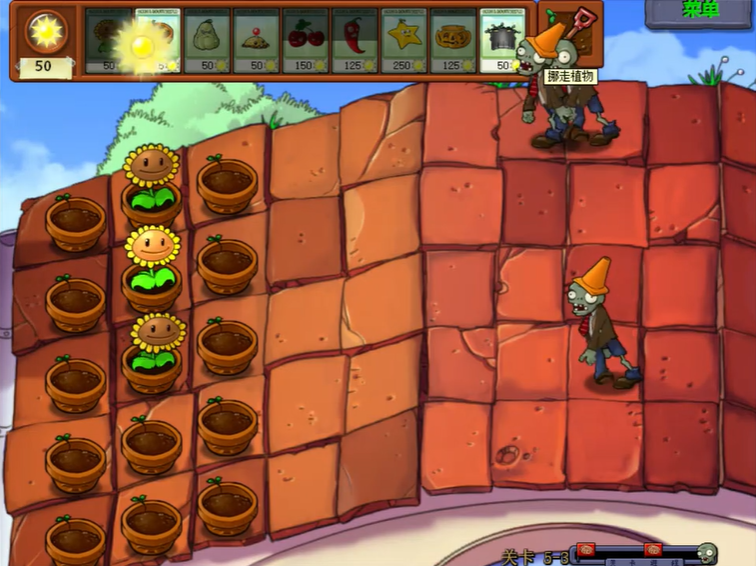Pick the Potato Mine seed packet
The height and width of the screenshot is (566, 756).
pyautogui.click(x=256, y=40)
